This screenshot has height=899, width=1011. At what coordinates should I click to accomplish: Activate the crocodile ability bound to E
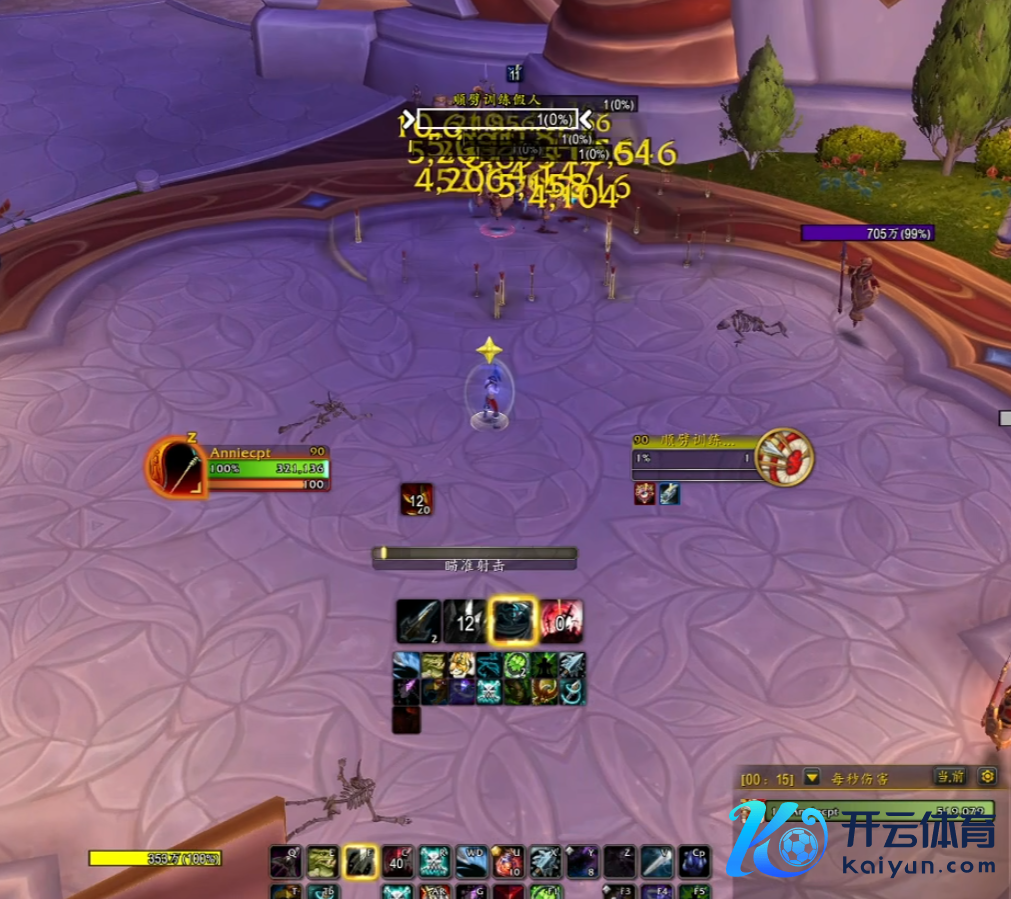tap(322, 861)
